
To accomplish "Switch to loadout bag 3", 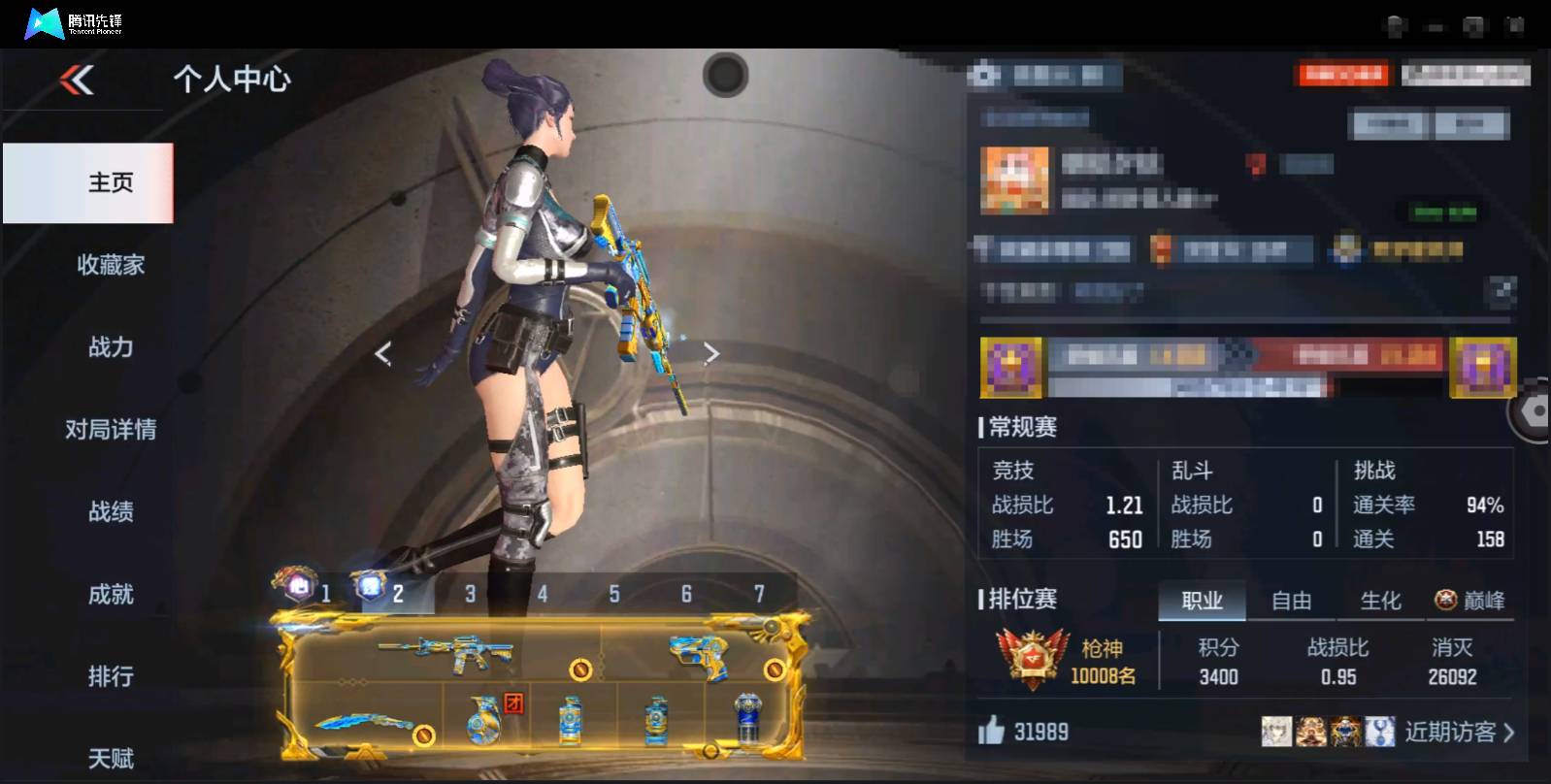I will point(470,594).
